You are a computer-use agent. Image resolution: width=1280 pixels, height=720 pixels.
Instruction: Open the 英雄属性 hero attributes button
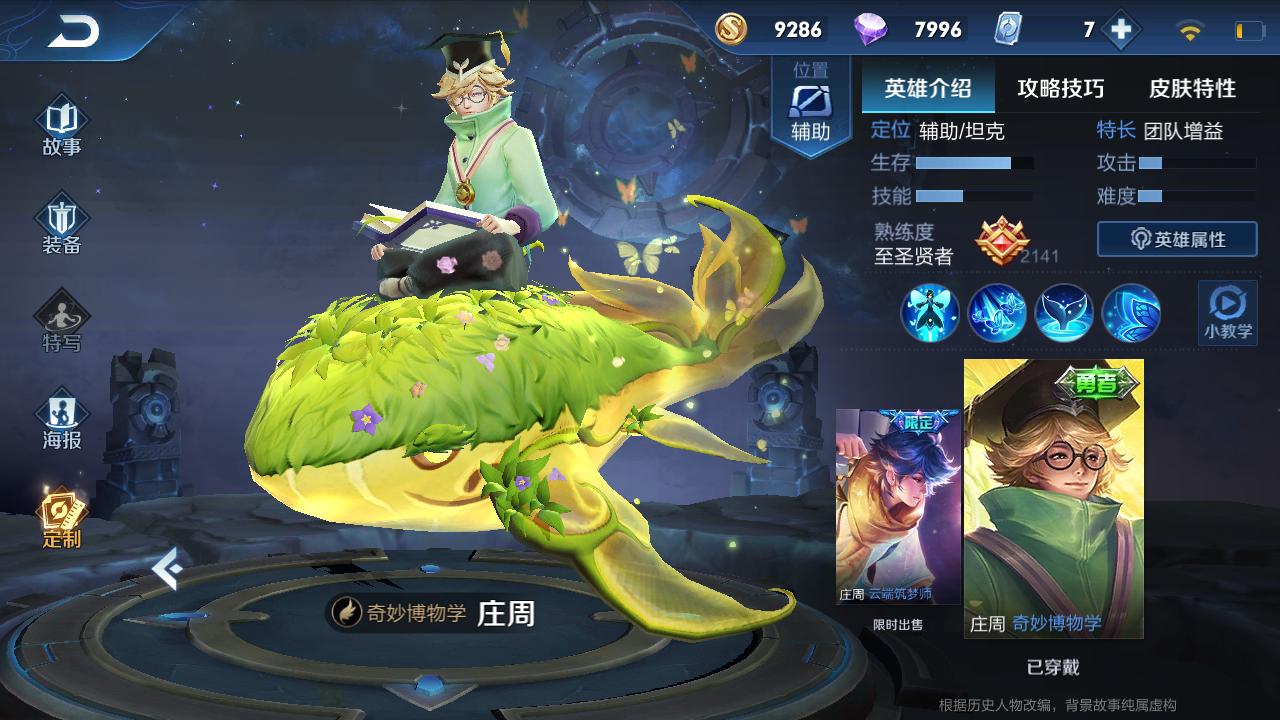pos(1177,239)
